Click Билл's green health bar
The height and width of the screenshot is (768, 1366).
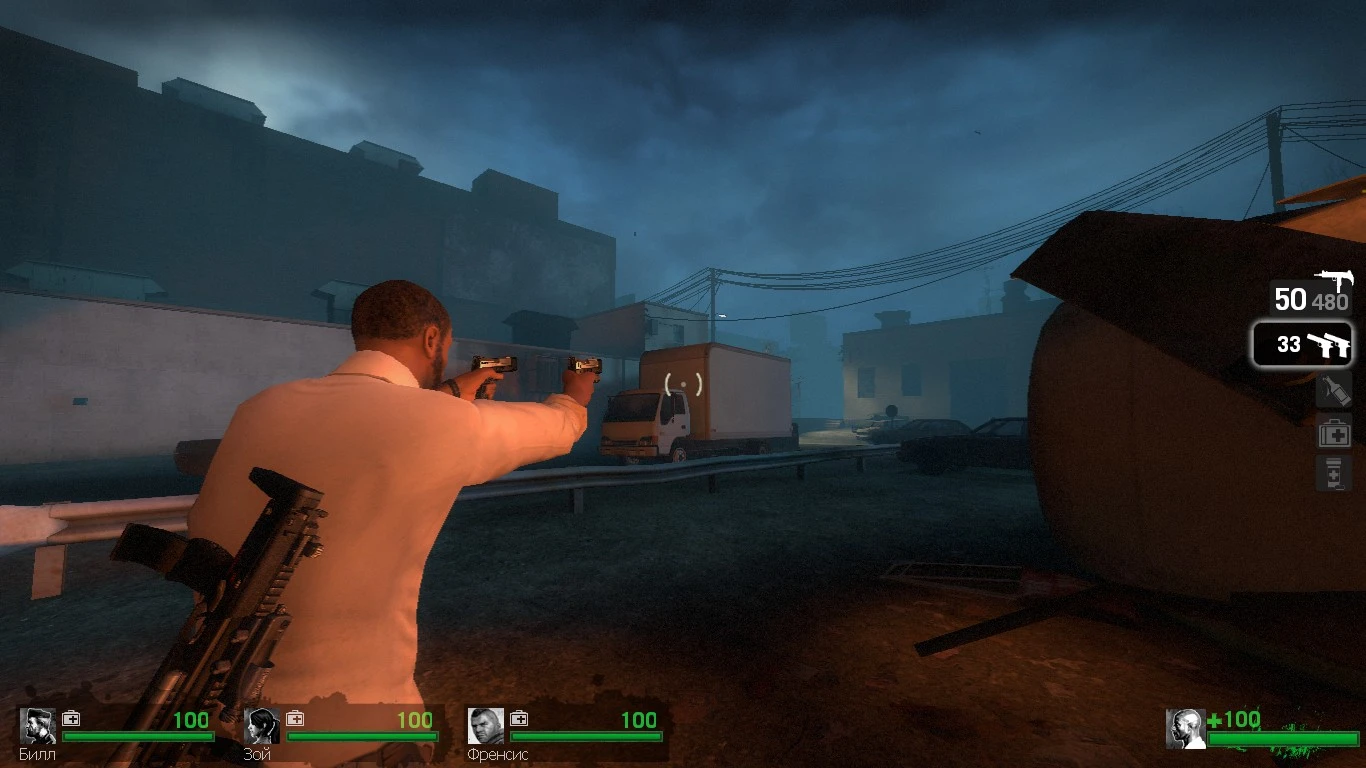point(140,734)
